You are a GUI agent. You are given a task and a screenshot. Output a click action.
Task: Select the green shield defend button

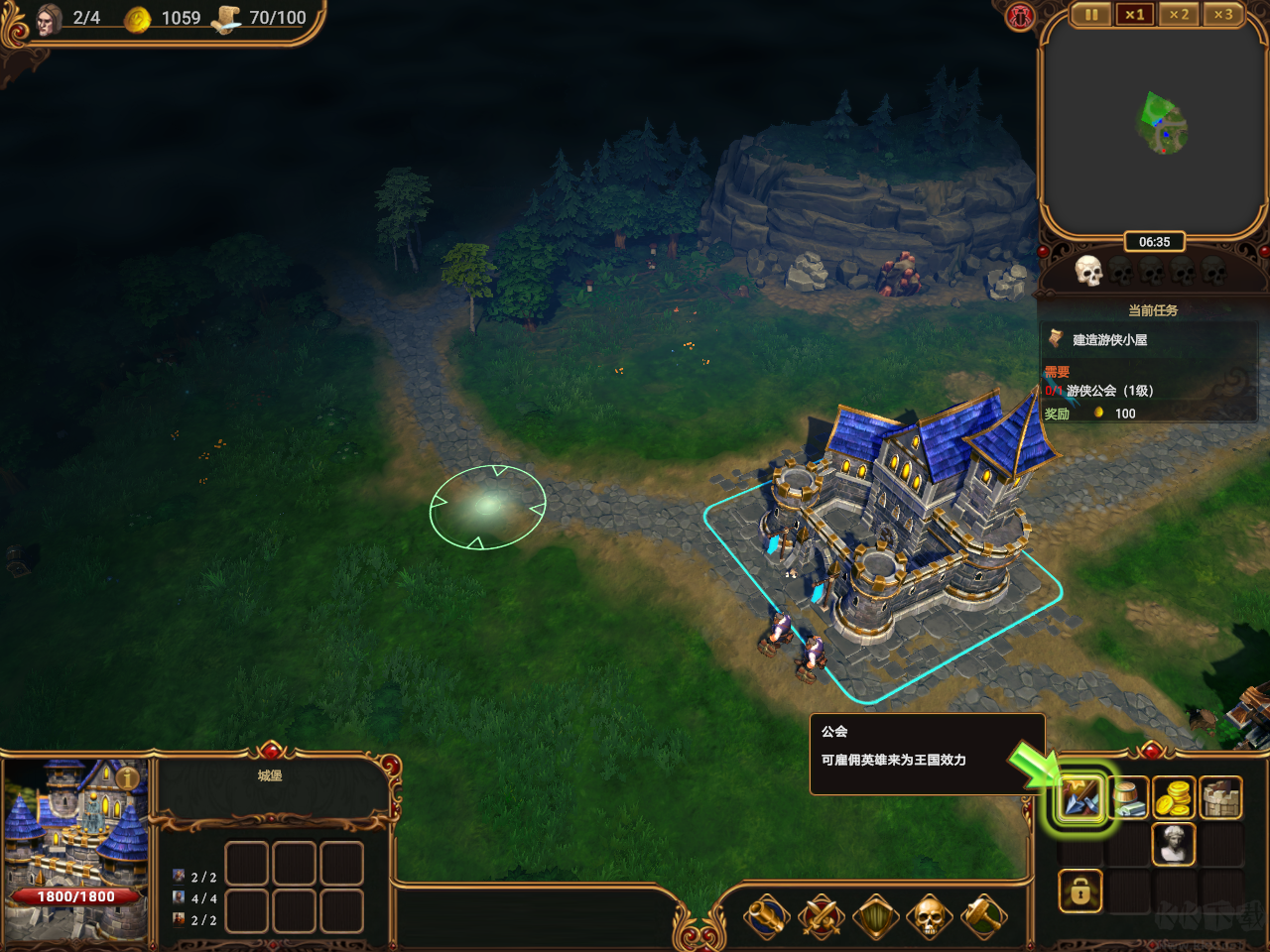tap(875, 917)
